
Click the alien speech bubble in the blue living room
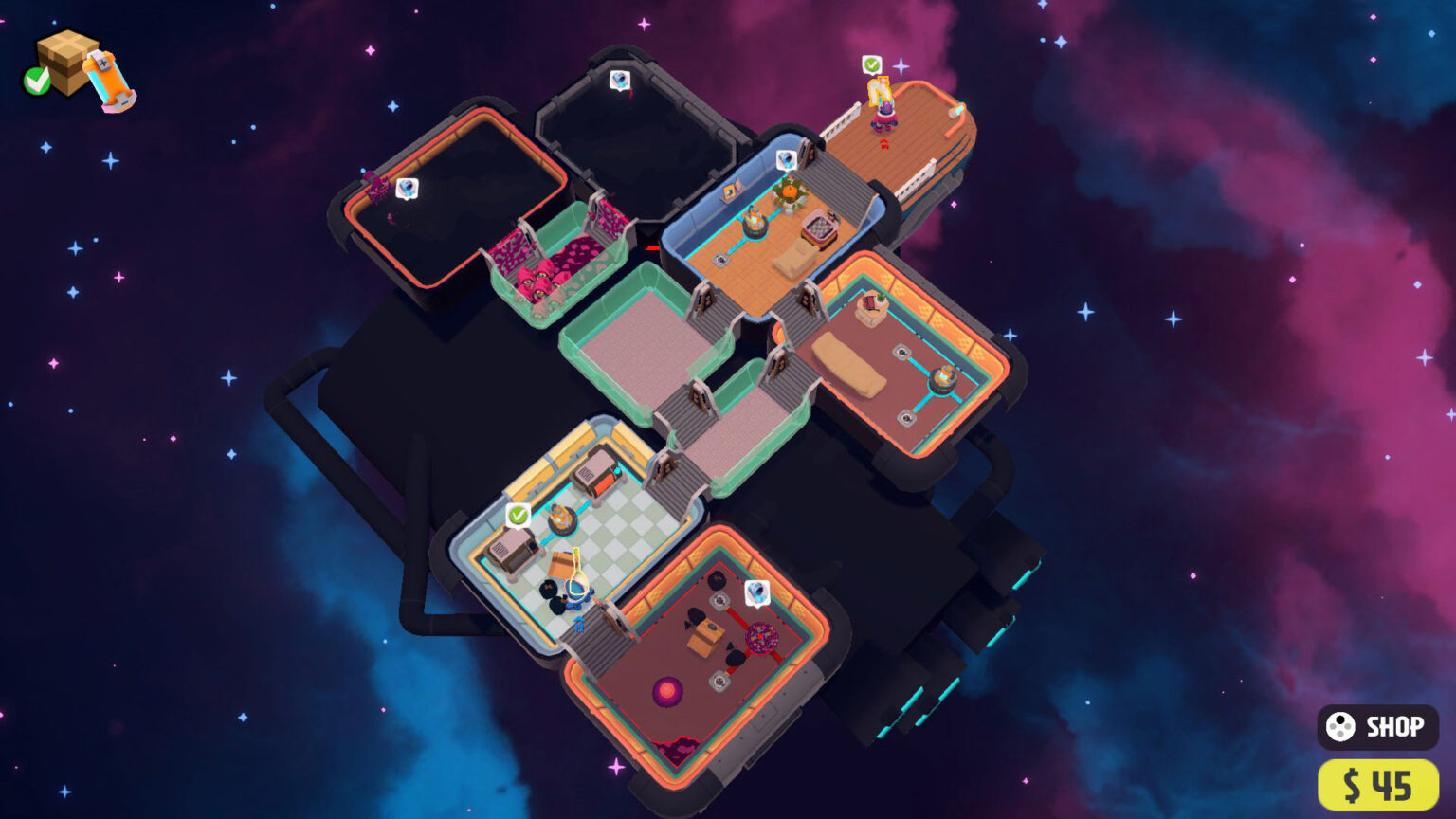pyautogui.click(x=788, y=159)
